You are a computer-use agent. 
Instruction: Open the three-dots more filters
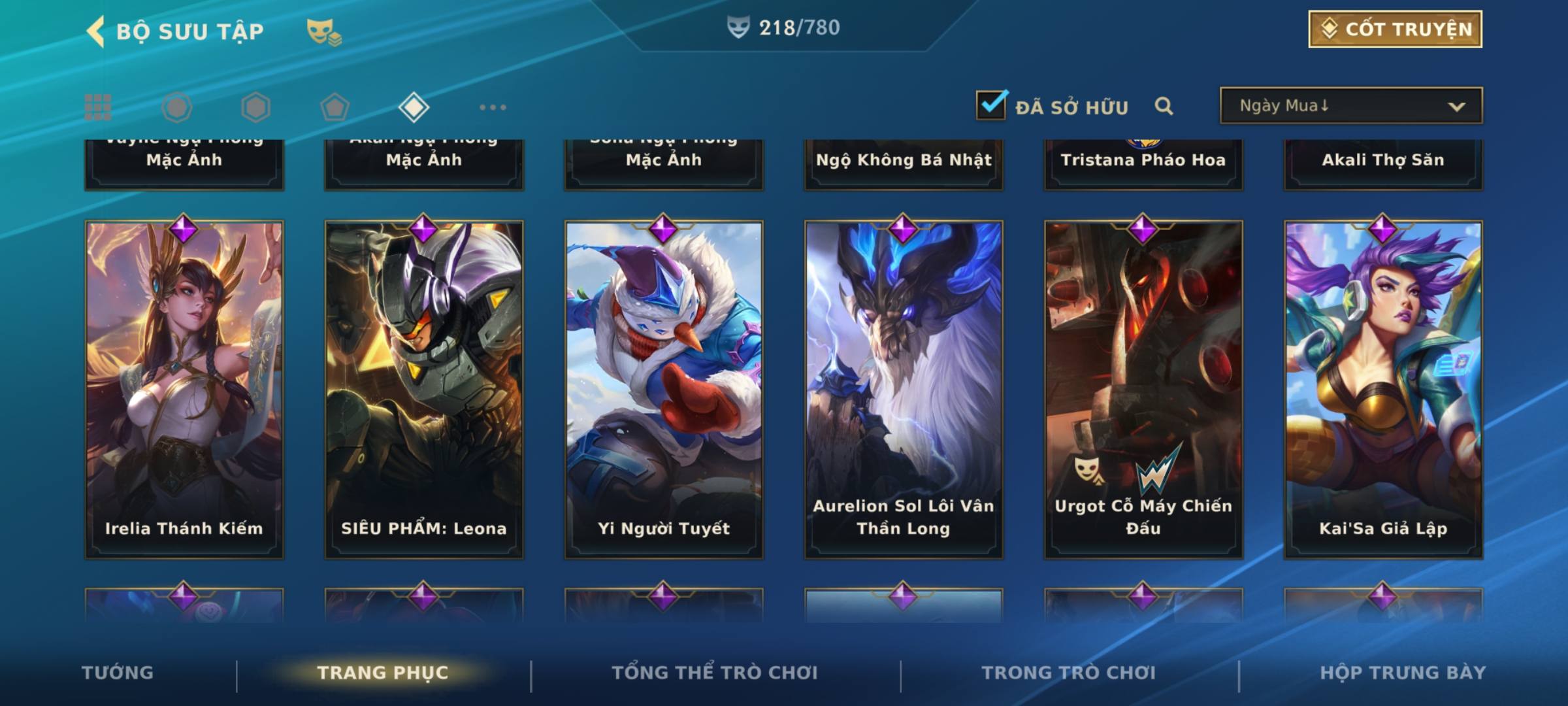493,107
